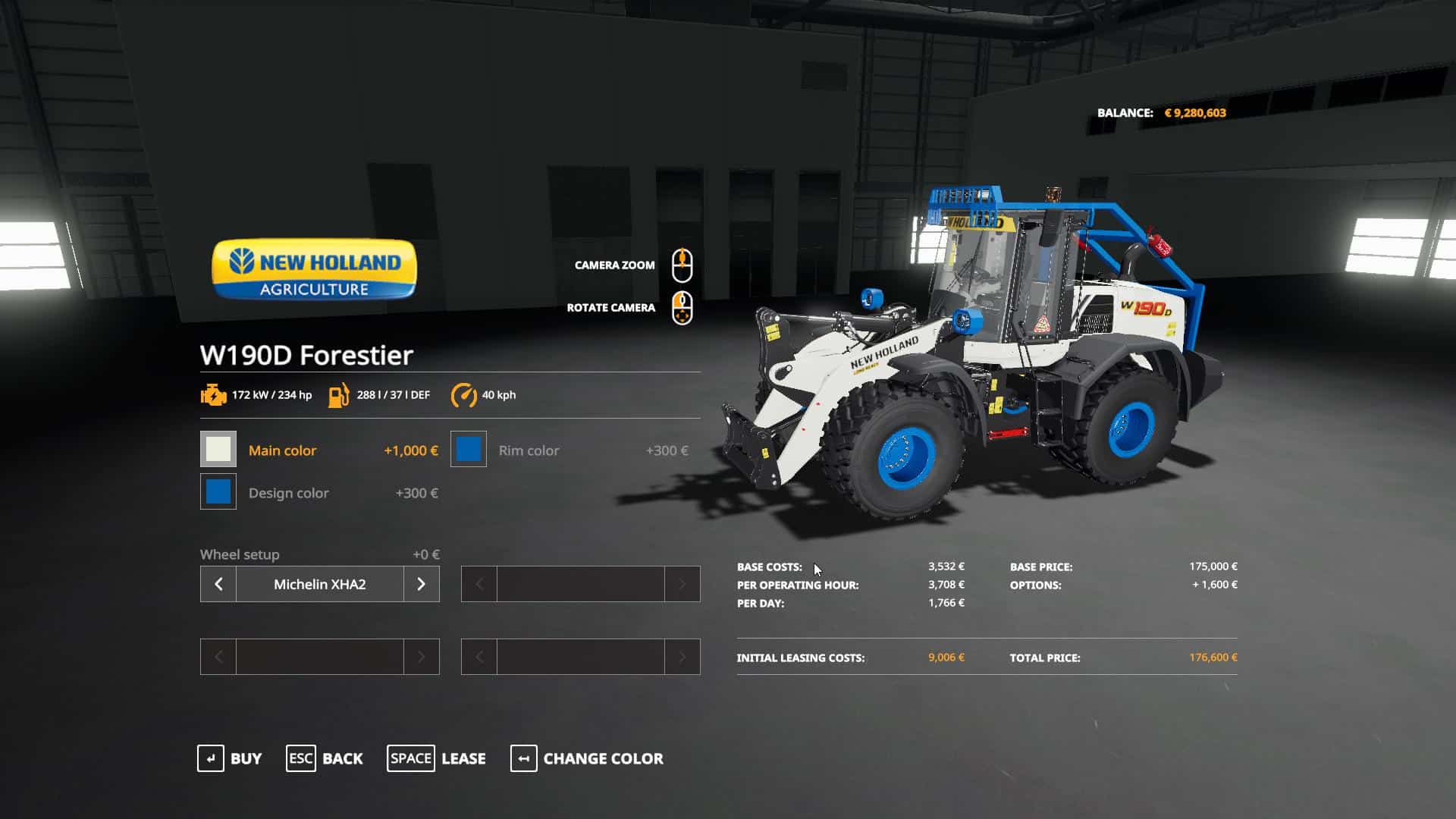Select the white Main color swatch
This screenshot has height=819, width=1456.
(218, 450)
